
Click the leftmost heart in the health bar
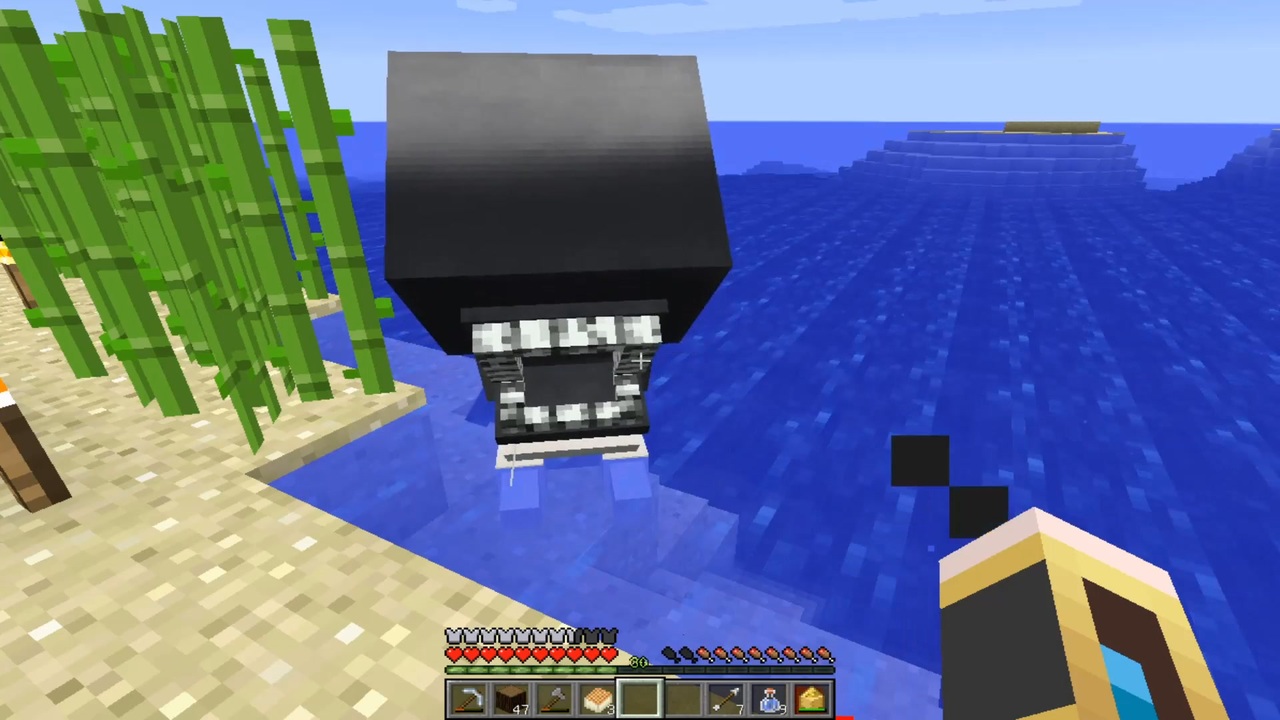[x=453, y=653]
